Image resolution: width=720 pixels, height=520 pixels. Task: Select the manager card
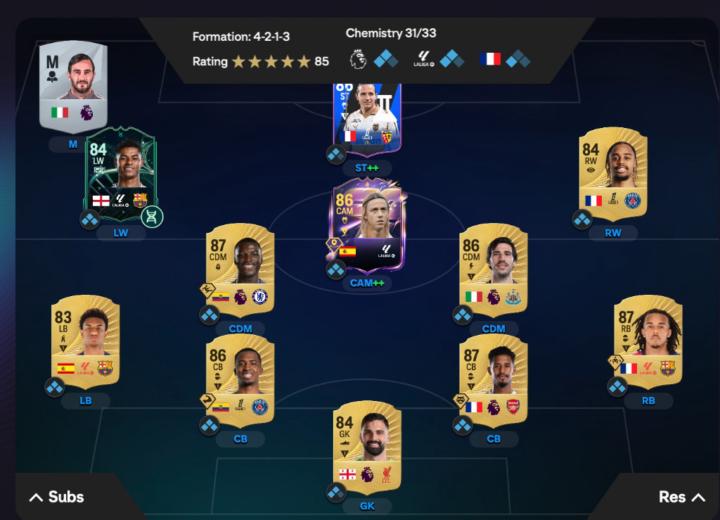[x=73, y=85]
